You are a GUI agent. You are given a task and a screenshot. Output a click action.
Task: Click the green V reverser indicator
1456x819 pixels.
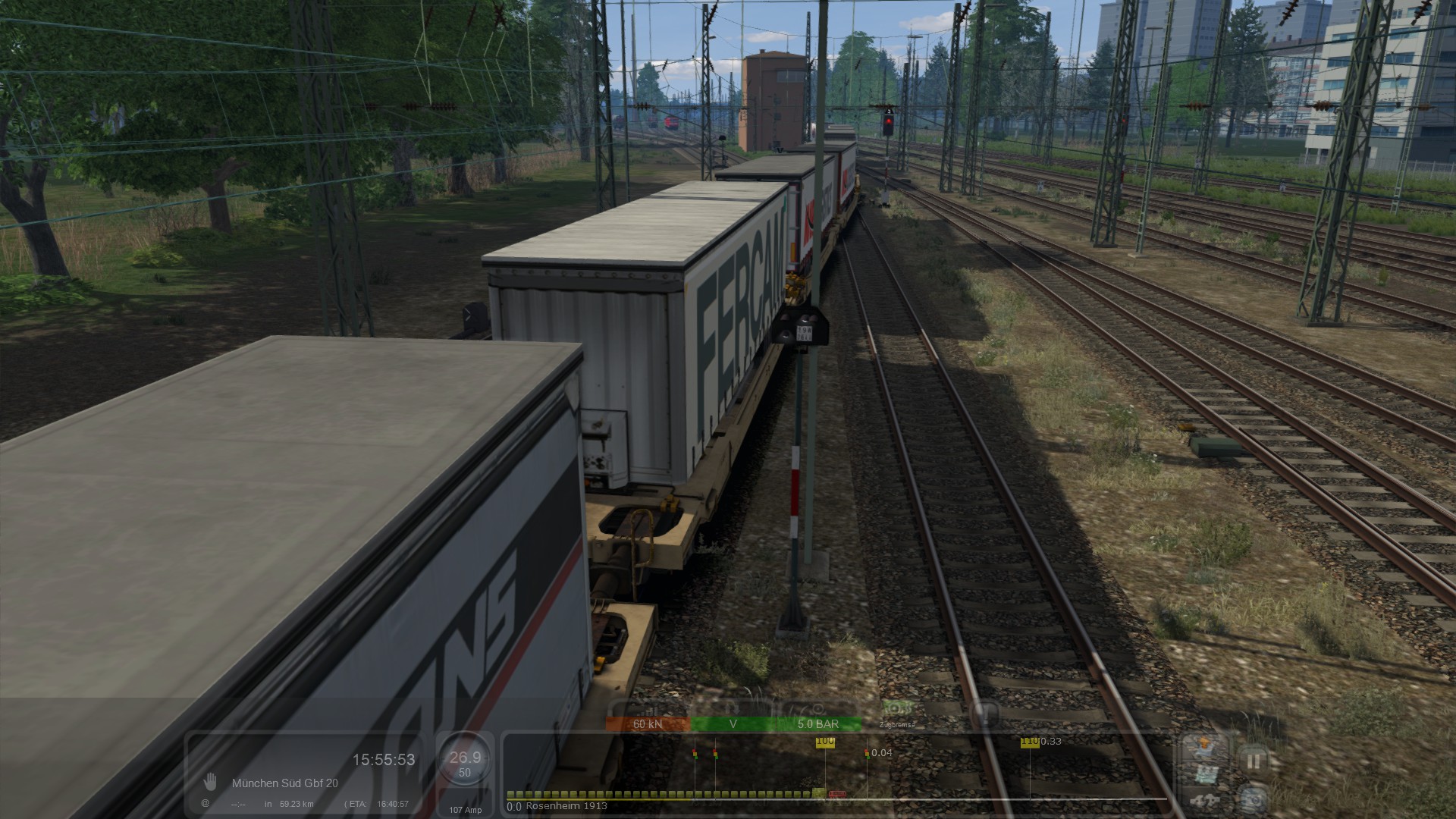click(x=733, y=724)
